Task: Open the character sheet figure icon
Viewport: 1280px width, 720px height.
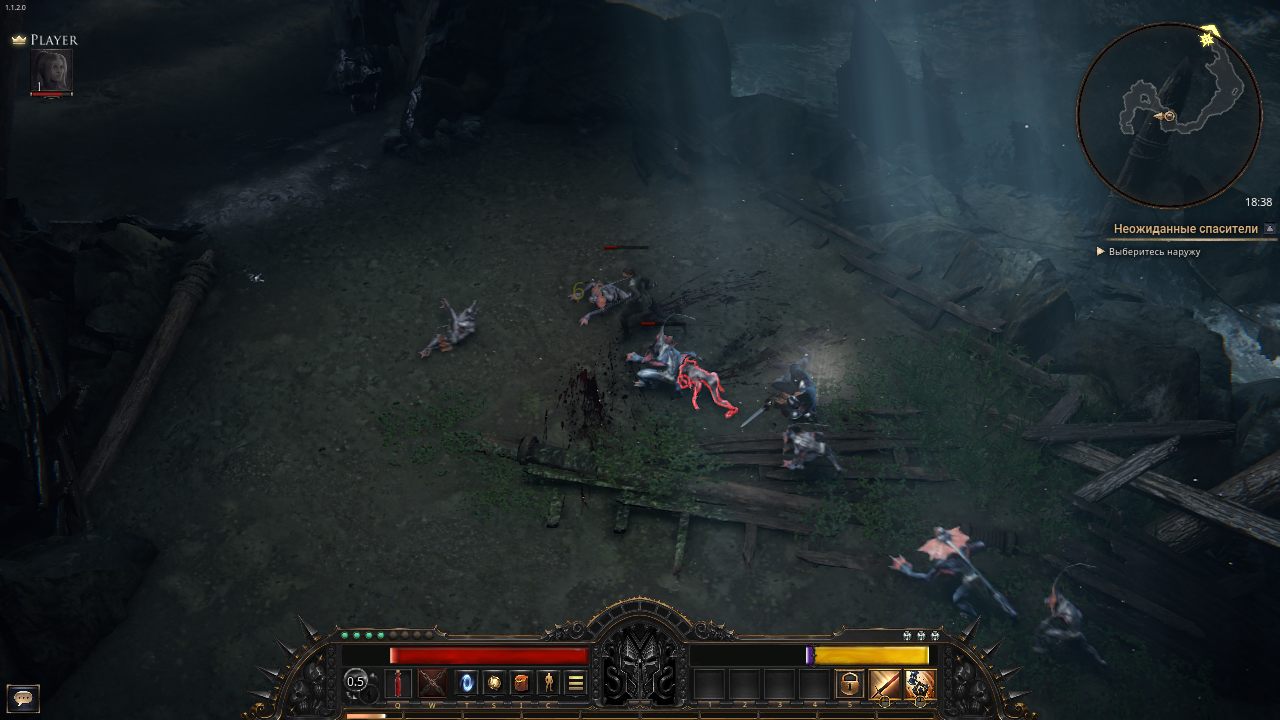Action: 549,684
